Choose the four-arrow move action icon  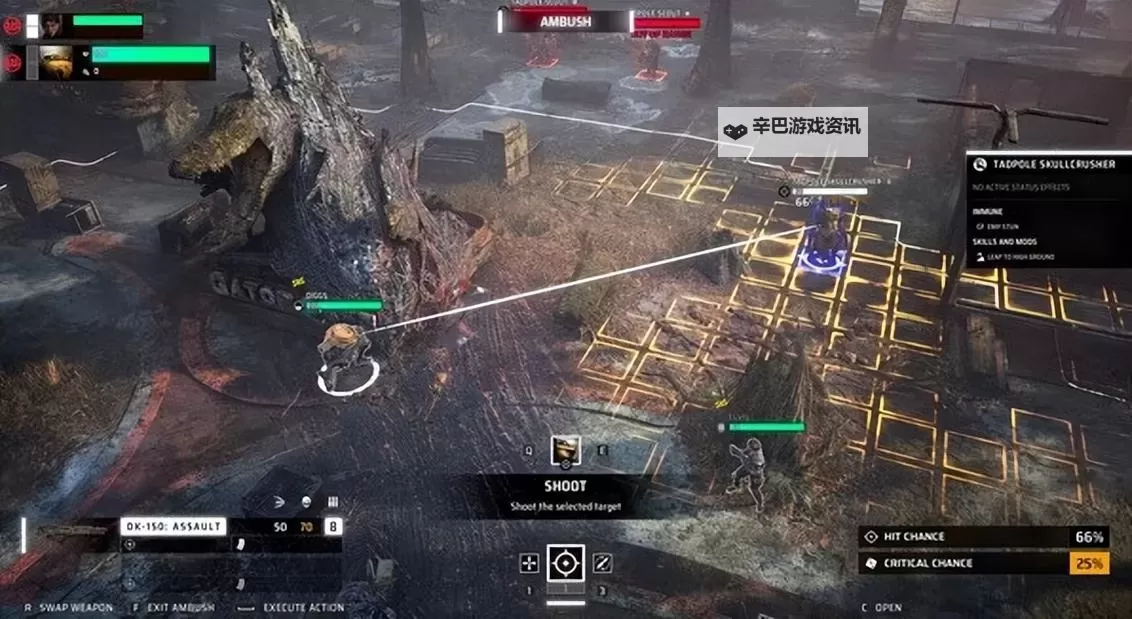(529, 564)
